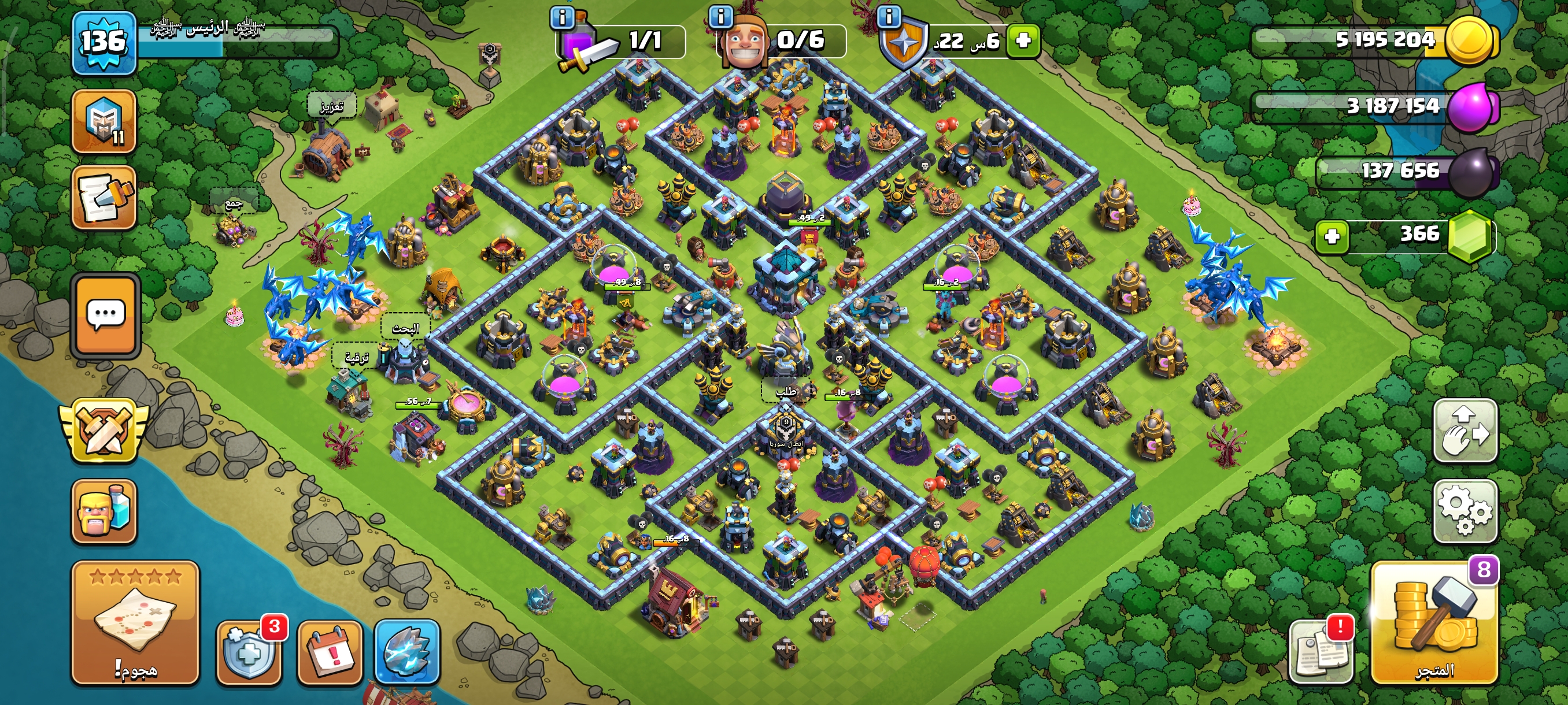Open the Shop hammer and coins button
1568x705 pixels.
1434,622
